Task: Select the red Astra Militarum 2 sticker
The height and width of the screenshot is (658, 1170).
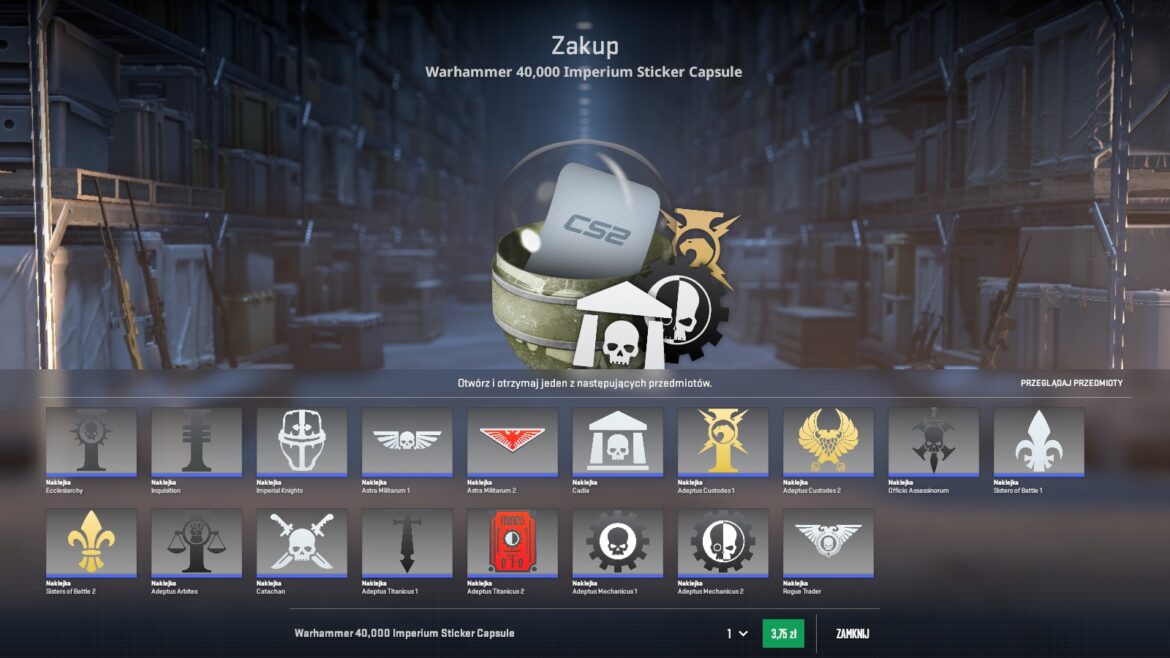Action: 512,441
